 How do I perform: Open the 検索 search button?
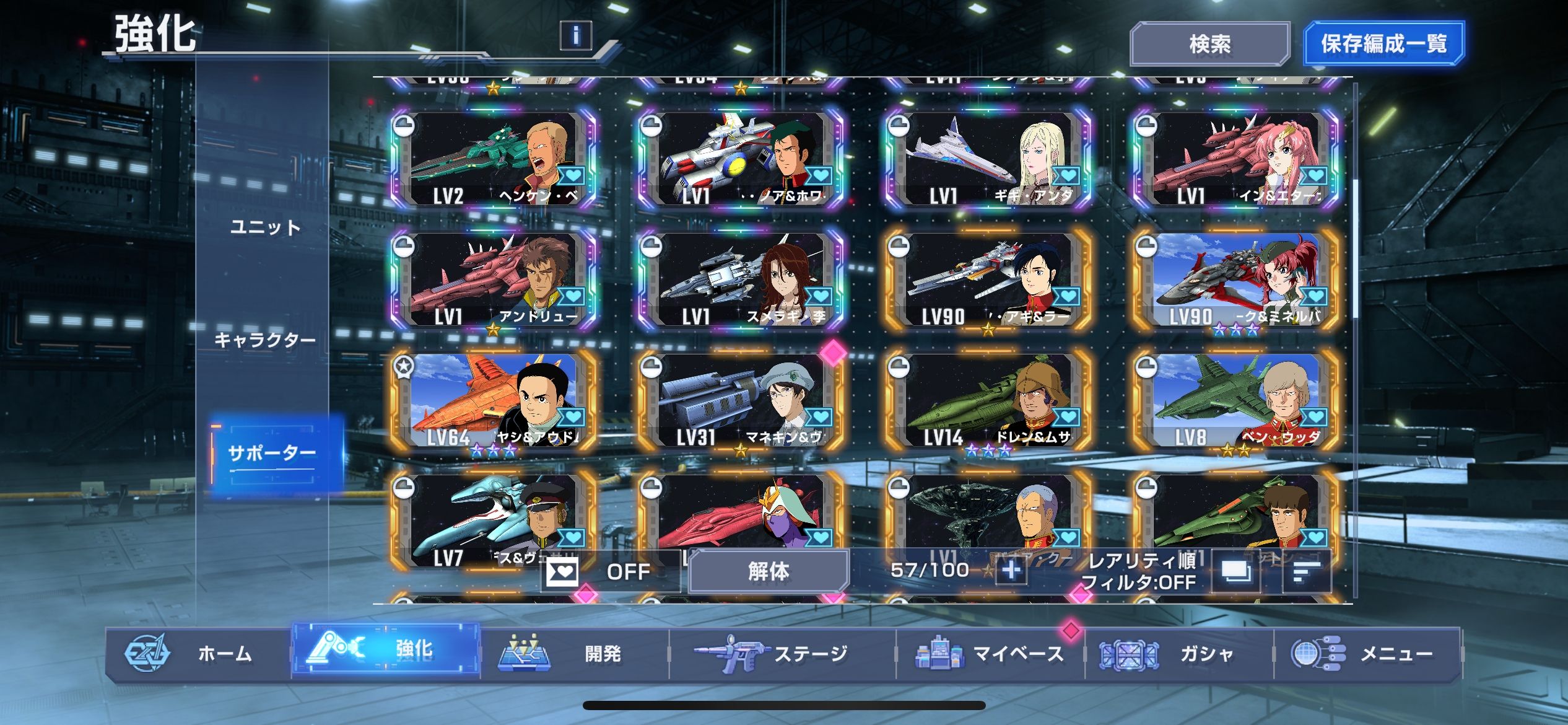(1209, 43)
